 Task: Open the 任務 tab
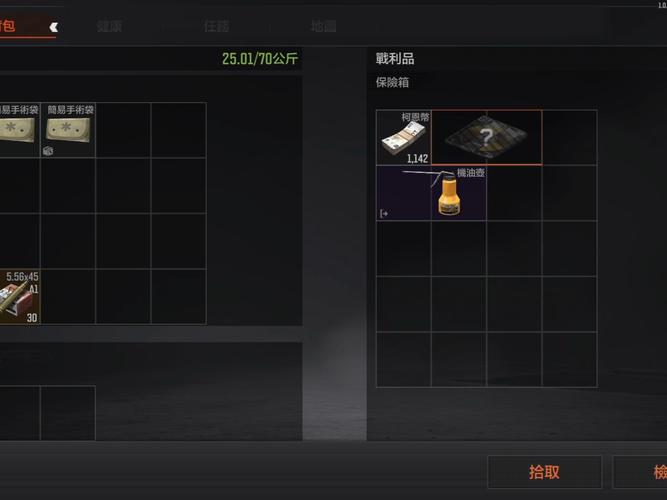[x=216, y=27]
